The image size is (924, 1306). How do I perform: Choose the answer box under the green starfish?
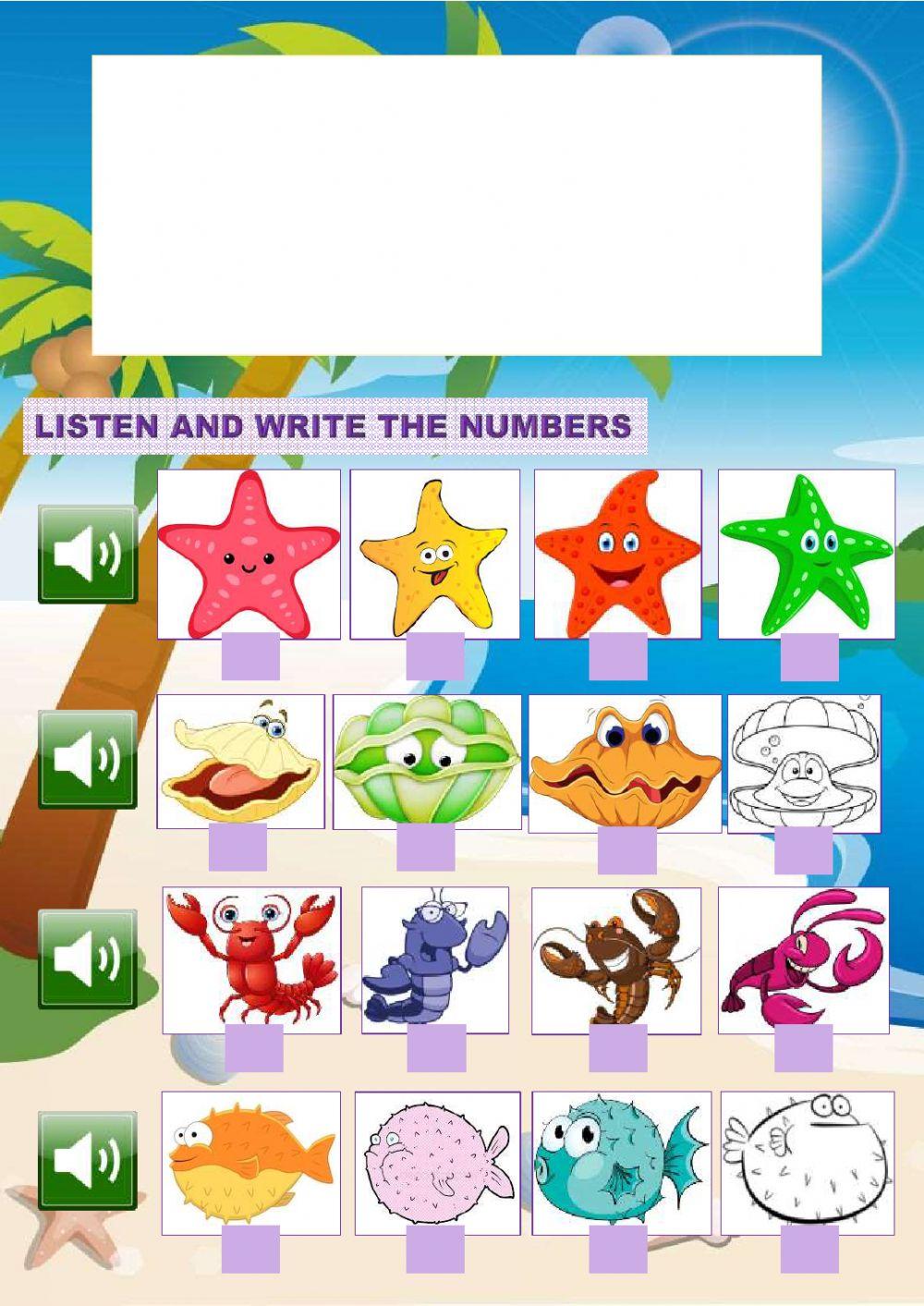pyautogui.click(x=809, y=657)
